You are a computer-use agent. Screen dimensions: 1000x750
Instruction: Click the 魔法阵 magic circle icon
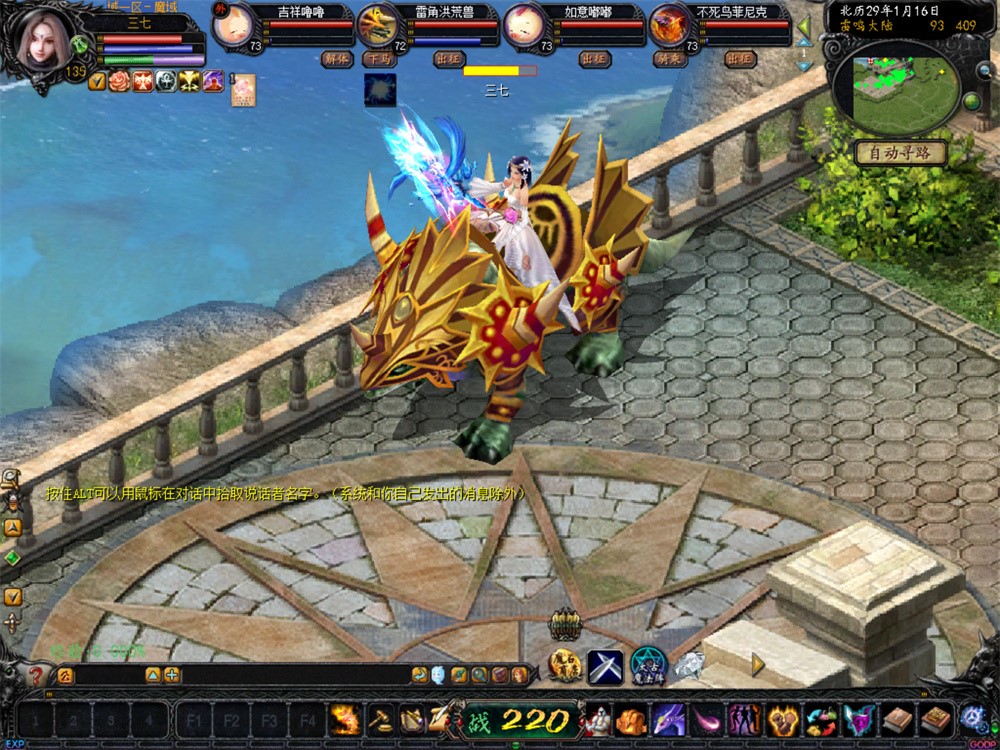pos(647,664)
